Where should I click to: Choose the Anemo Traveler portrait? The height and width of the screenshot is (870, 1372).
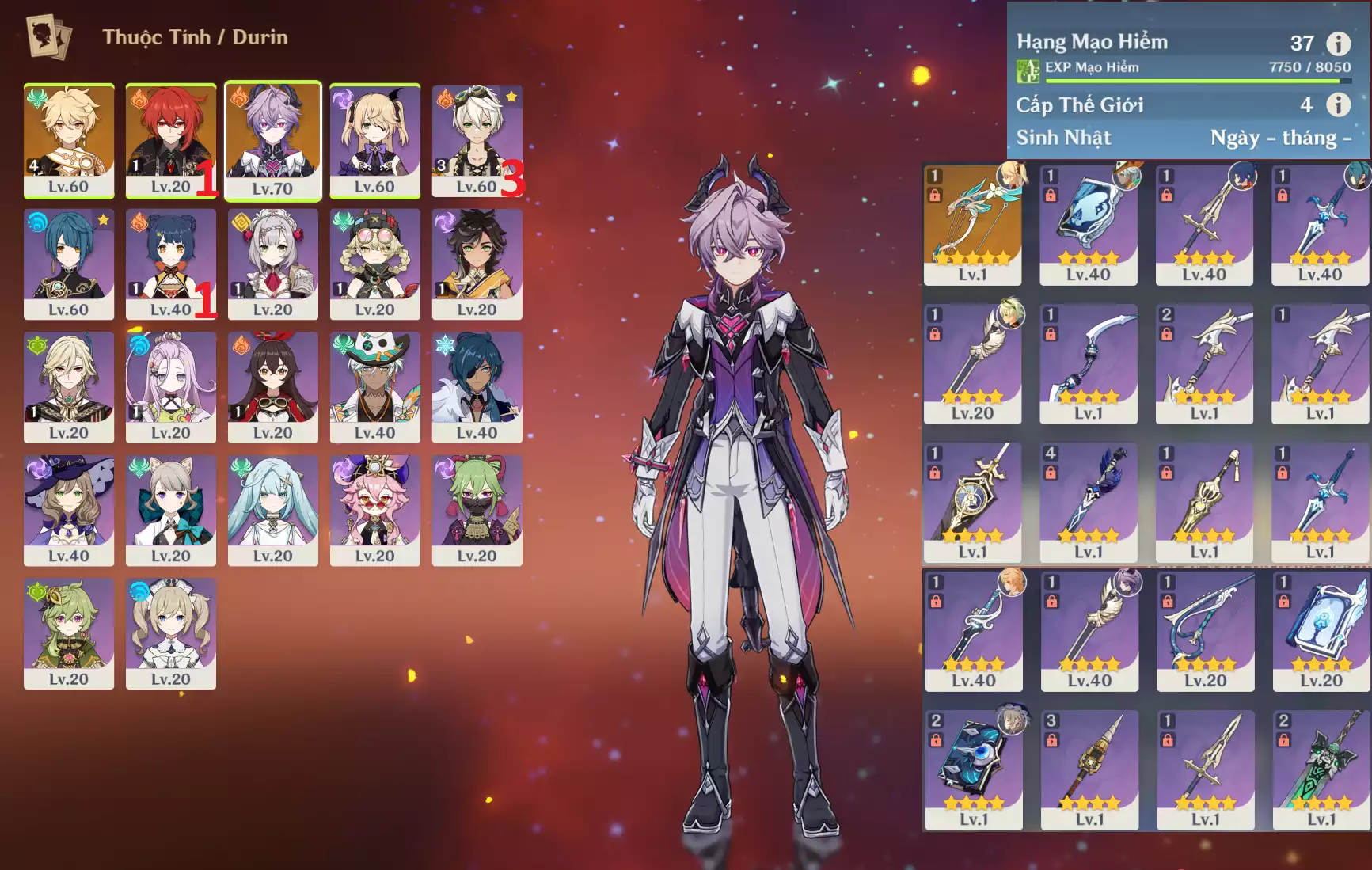point(69,140)
